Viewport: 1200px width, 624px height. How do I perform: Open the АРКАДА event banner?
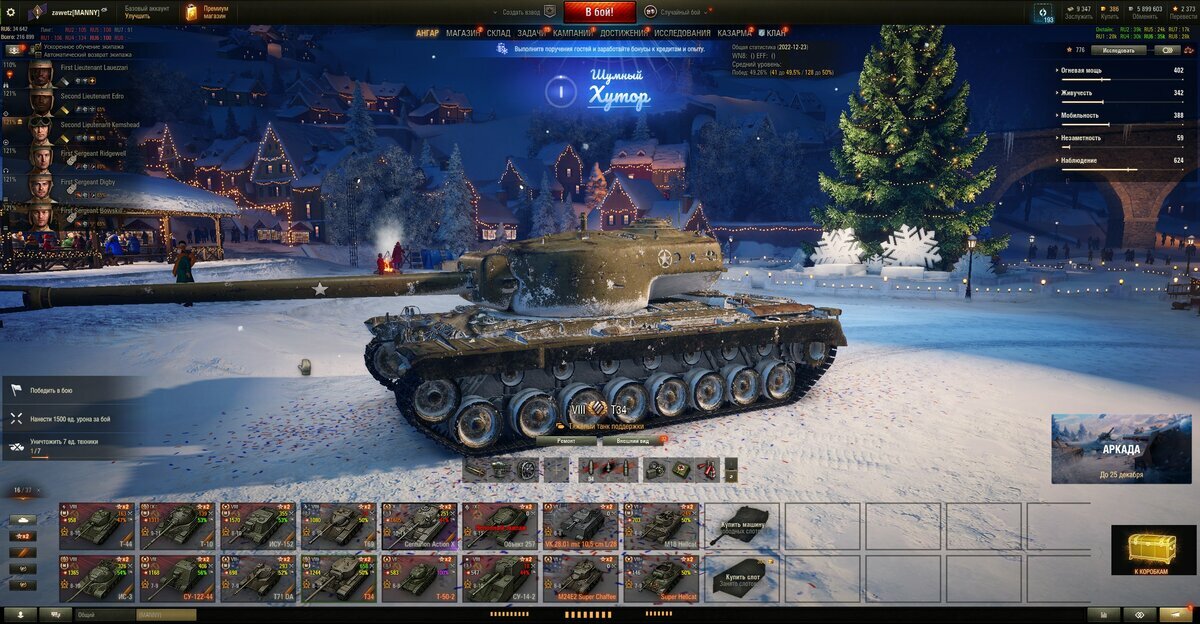click(x=1120, y=449)
